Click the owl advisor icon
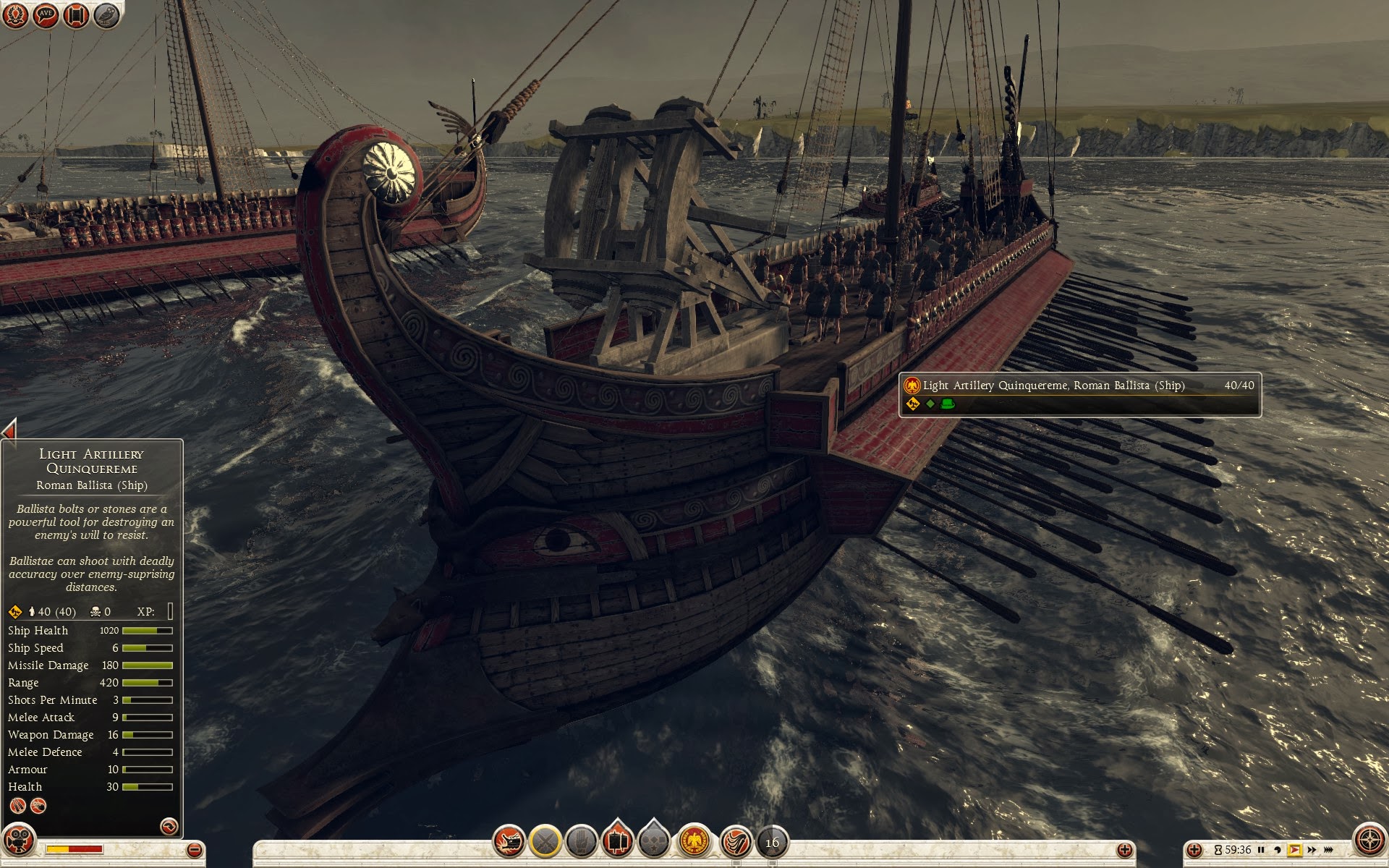The image size is (1389, 868). 106,15
